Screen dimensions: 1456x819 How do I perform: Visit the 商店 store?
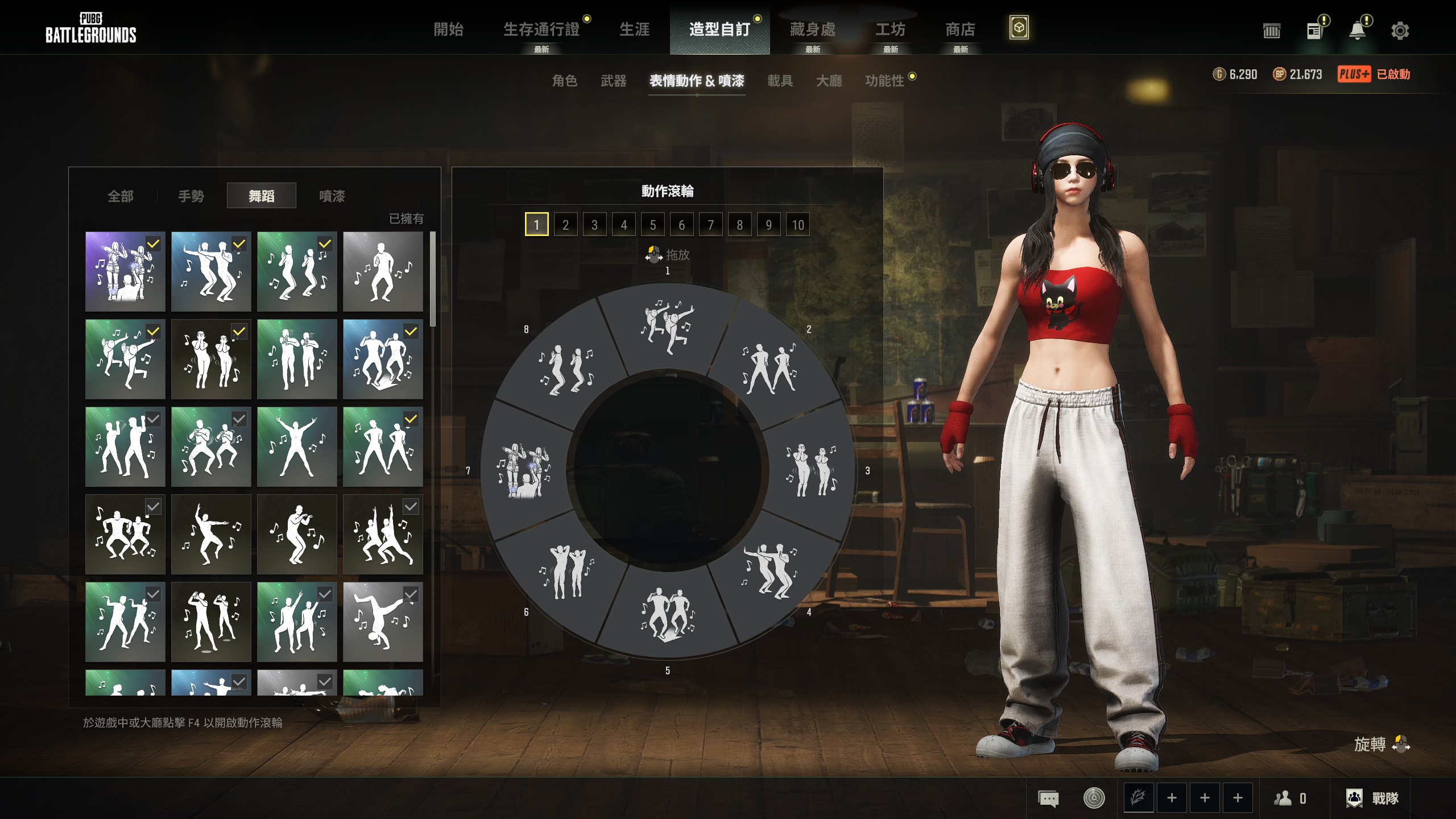(x=960, y=30)
